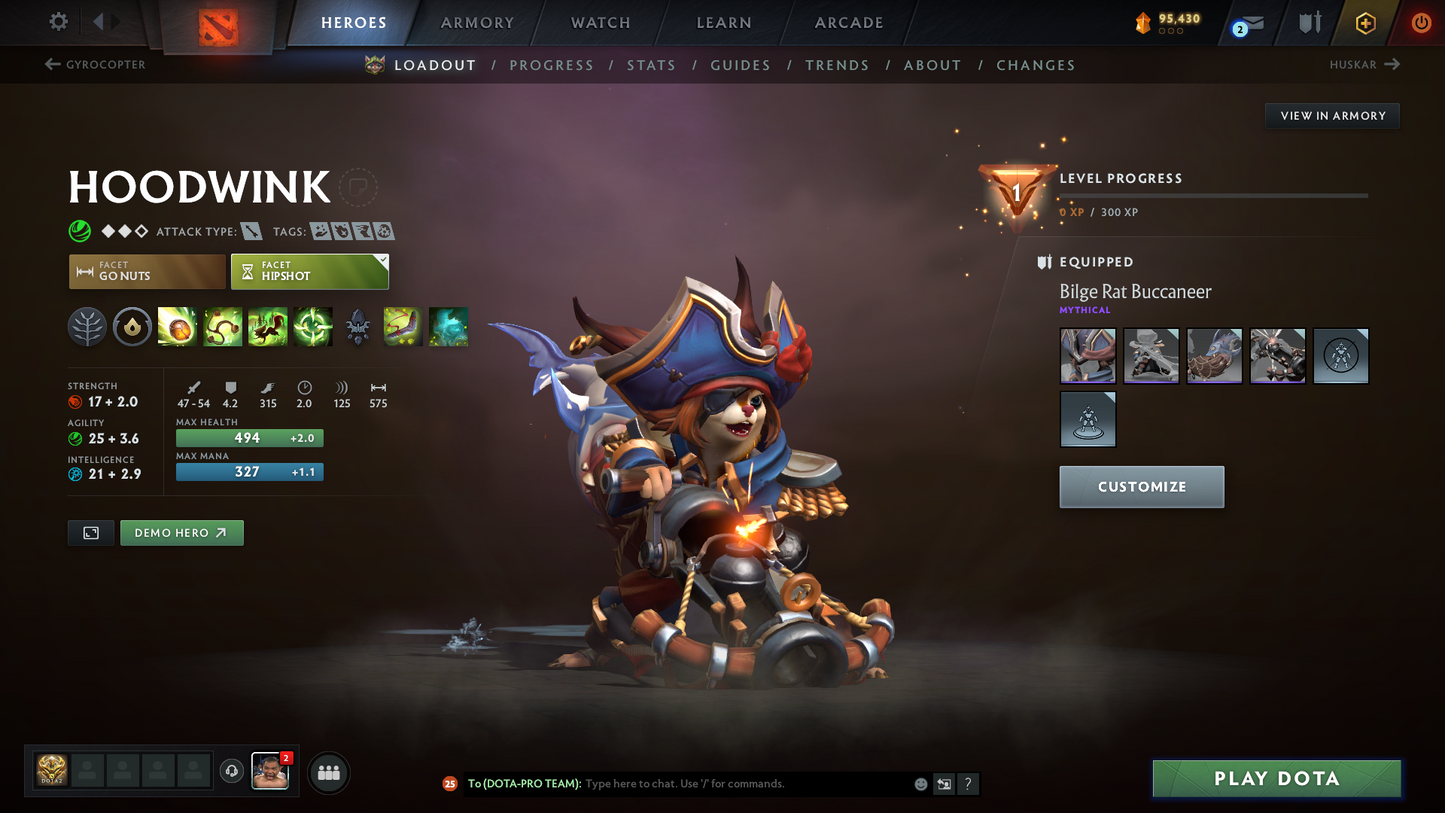Click the Level Progress XP bar
The image size is (1445, 813).
pyautogui.click(x=1212, y=196)
